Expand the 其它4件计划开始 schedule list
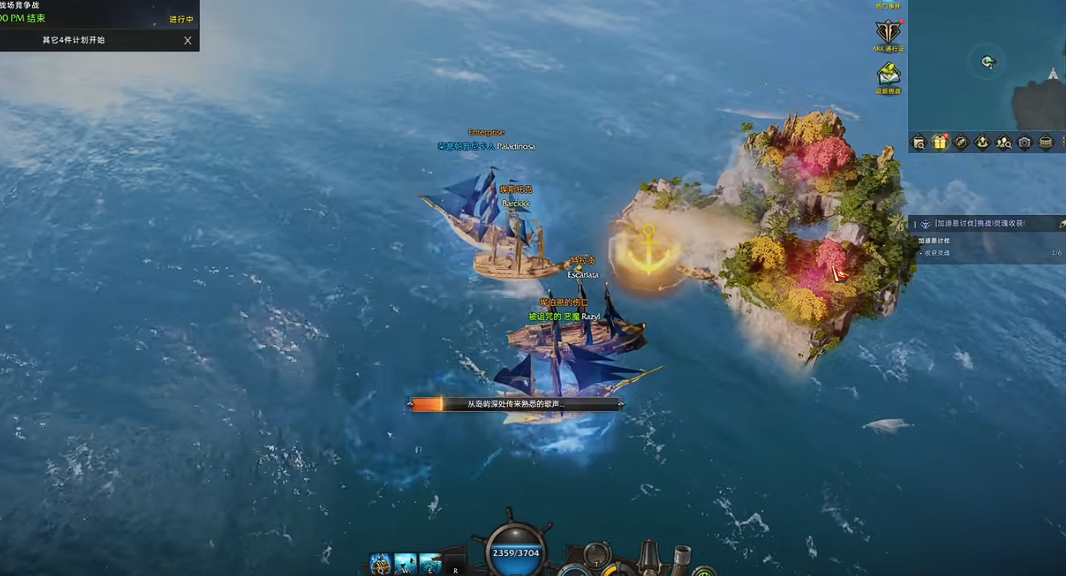 click(73, 41)
